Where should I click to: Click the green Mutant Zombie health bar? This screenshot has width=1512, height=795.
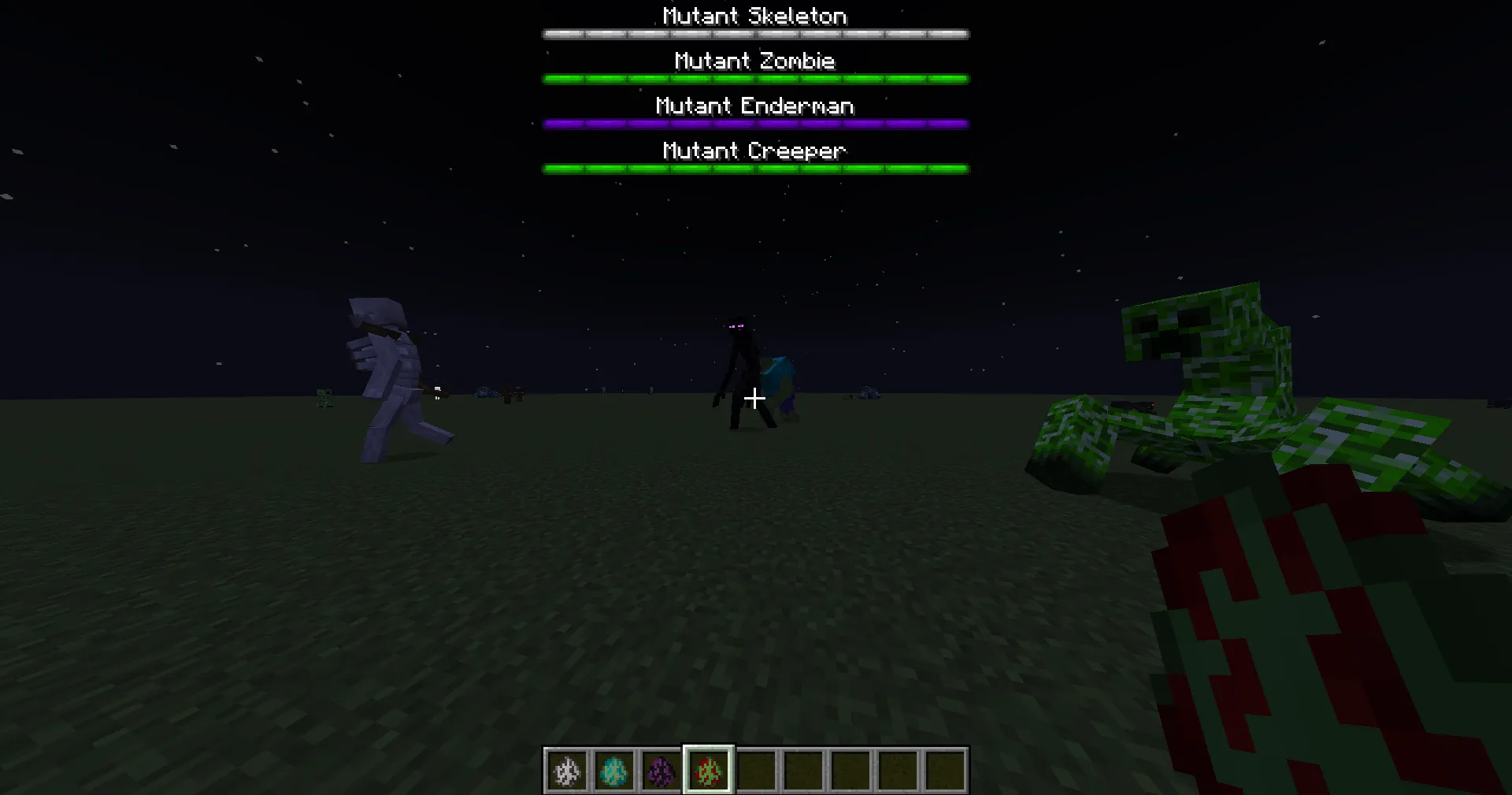[754, 78]
